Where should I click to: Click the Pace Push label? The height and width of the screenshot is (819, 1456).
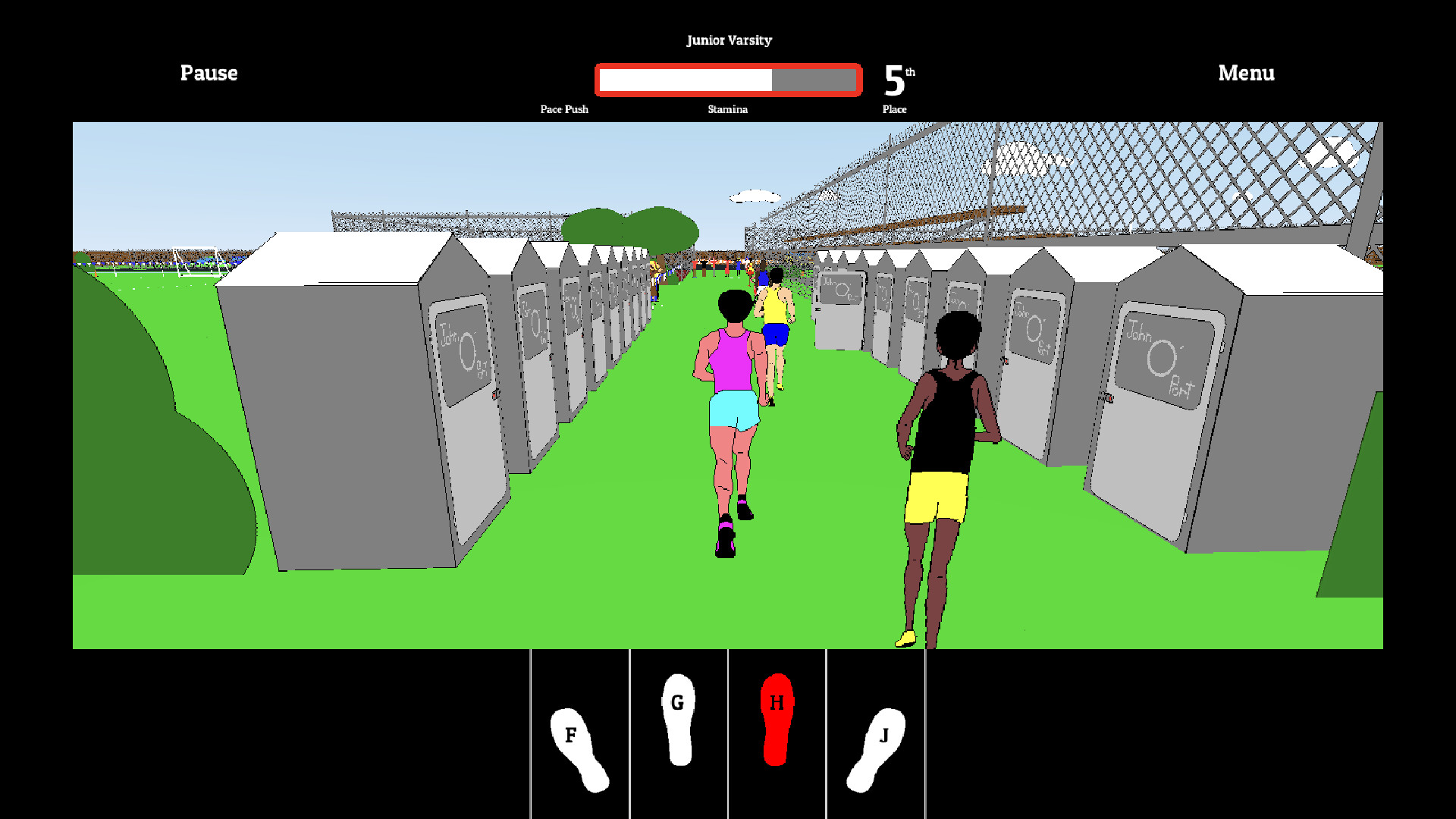pyautogui.click(x=563, y=109)
